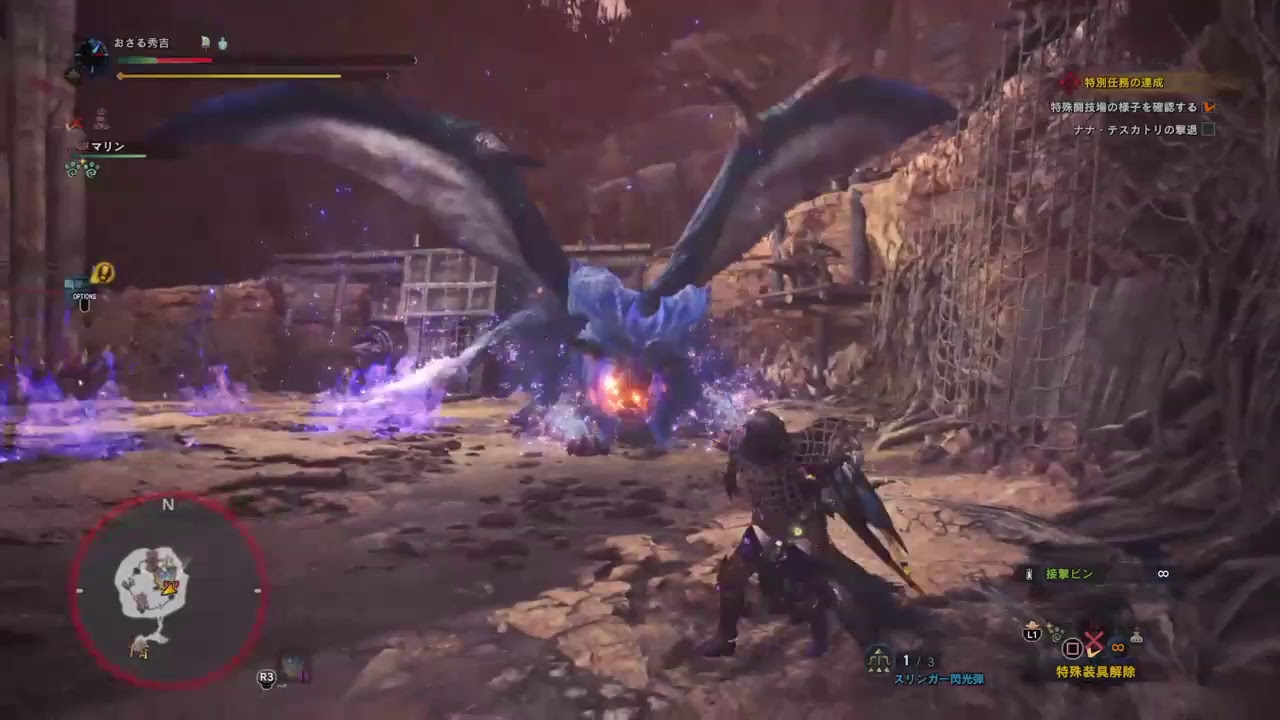Select the 特別任務の達成 objective header
This screenshot has height=720, width=1280.
click(x=1122, y=82)
